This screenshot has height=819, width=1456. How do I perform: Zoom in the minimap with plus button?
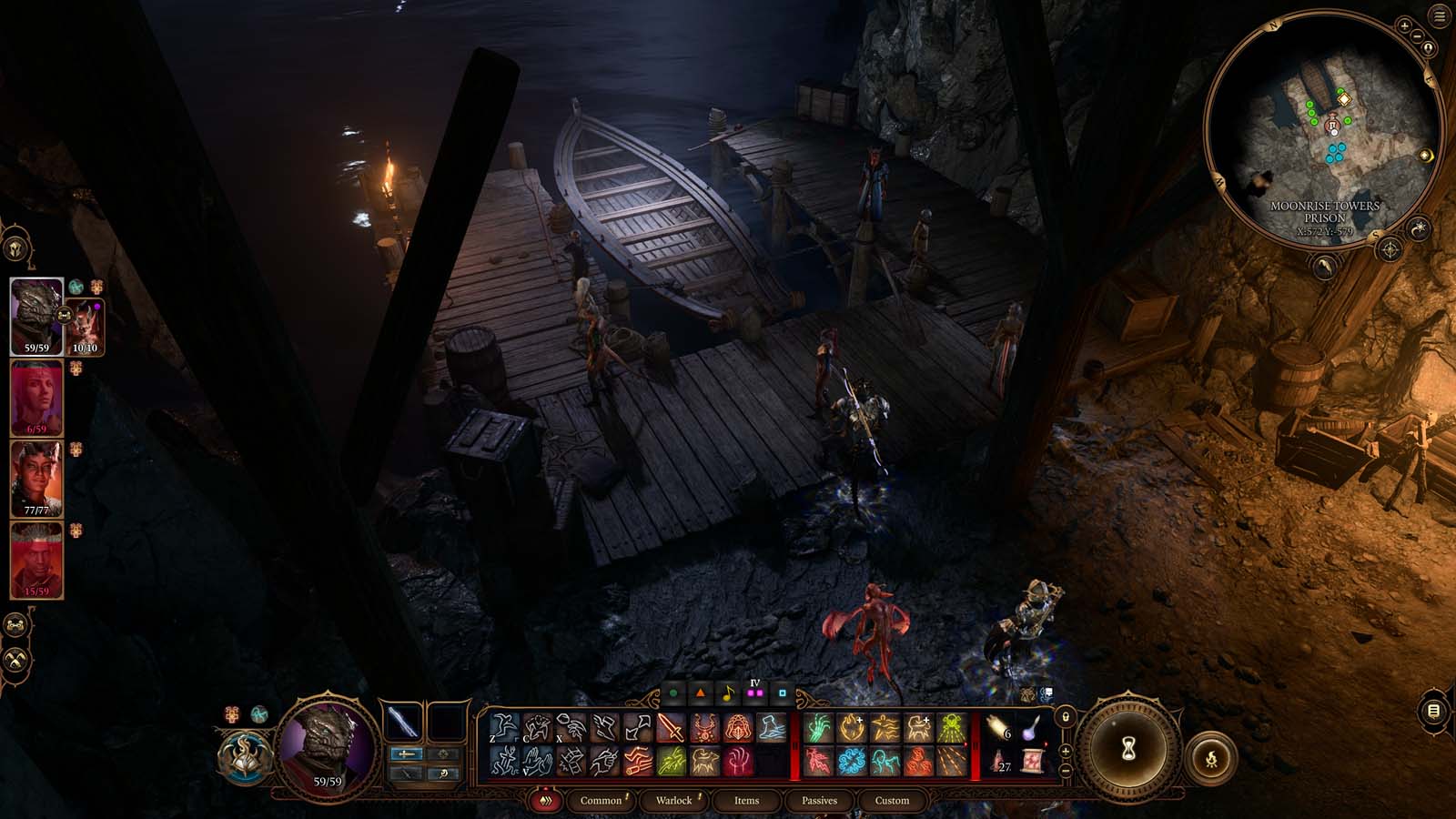point(1404,26)
